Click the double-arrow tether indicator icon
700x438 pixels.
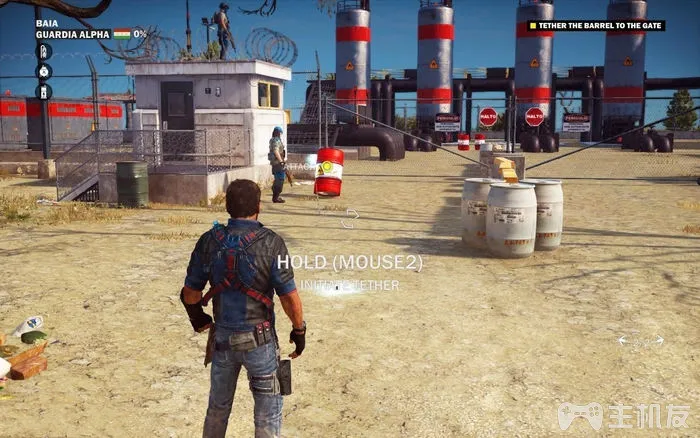tap(641, 342)
